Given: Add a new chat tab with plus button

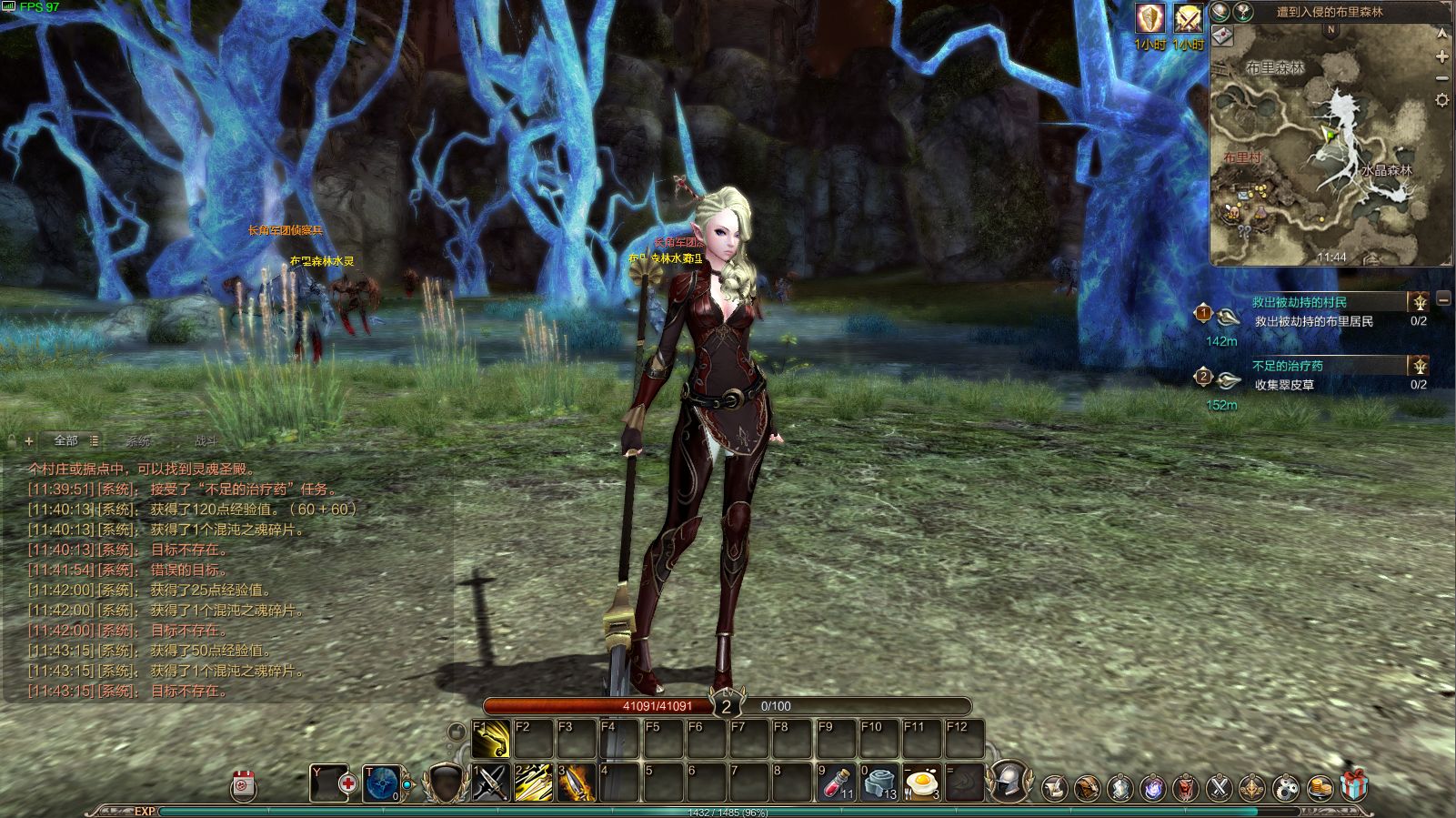Looking at the screenshot, I should pos(29,441).
